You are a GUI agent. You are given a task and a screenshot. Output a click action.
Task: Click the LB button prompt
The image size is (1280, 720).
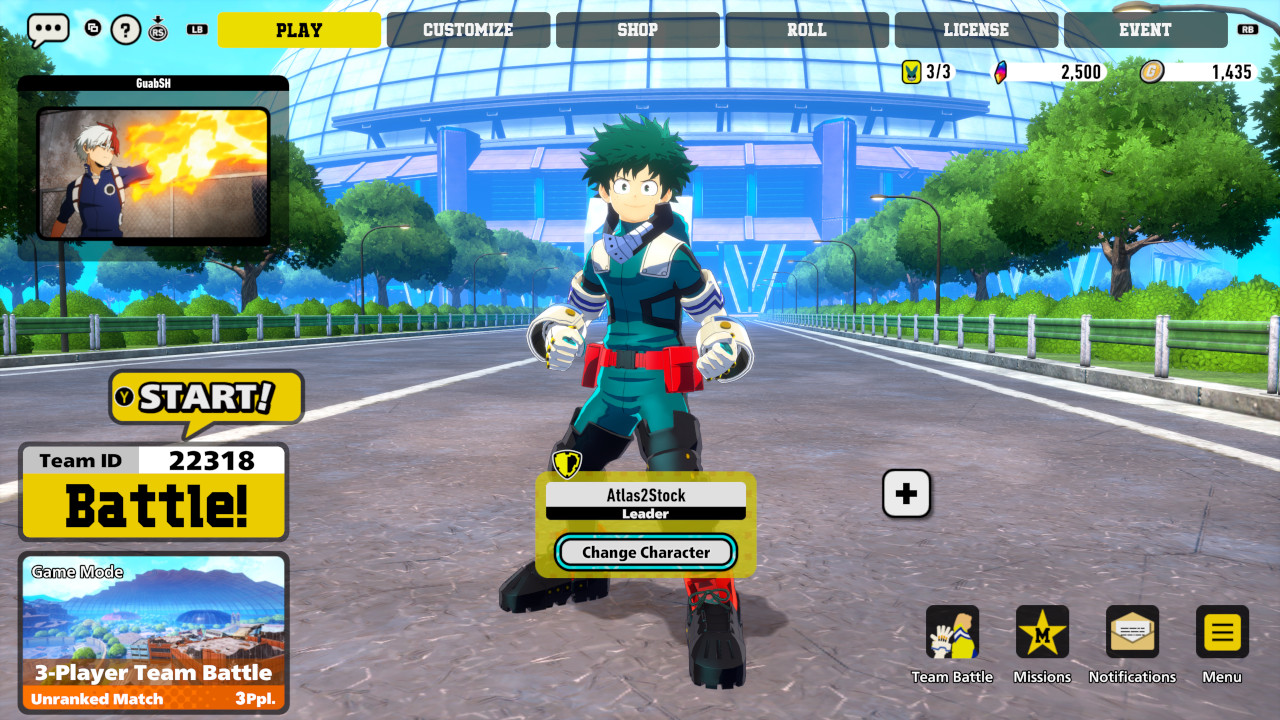(x=197, y=29)
